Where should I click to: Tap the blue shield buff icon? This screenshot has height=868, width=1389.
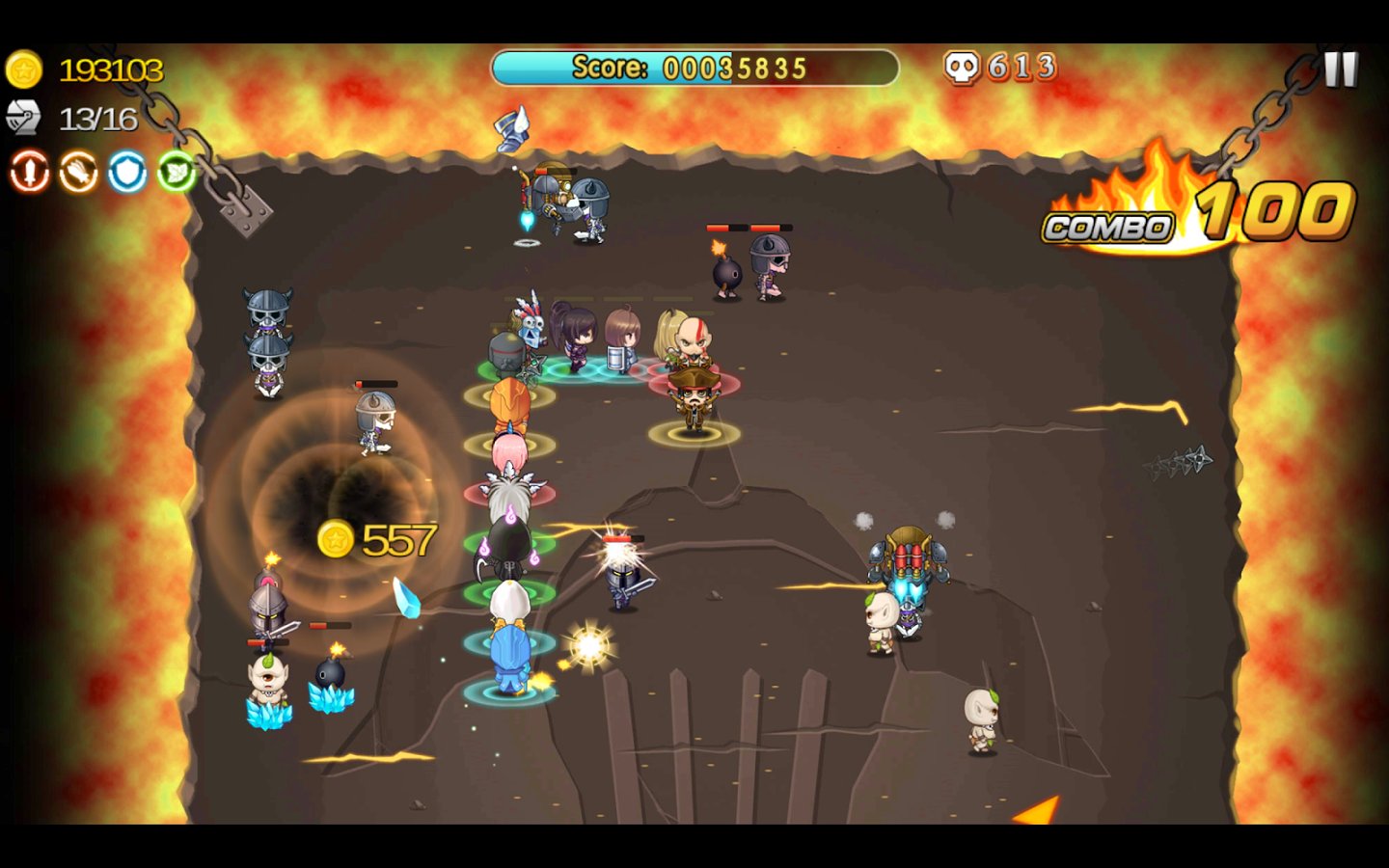(x=127, y=173)
